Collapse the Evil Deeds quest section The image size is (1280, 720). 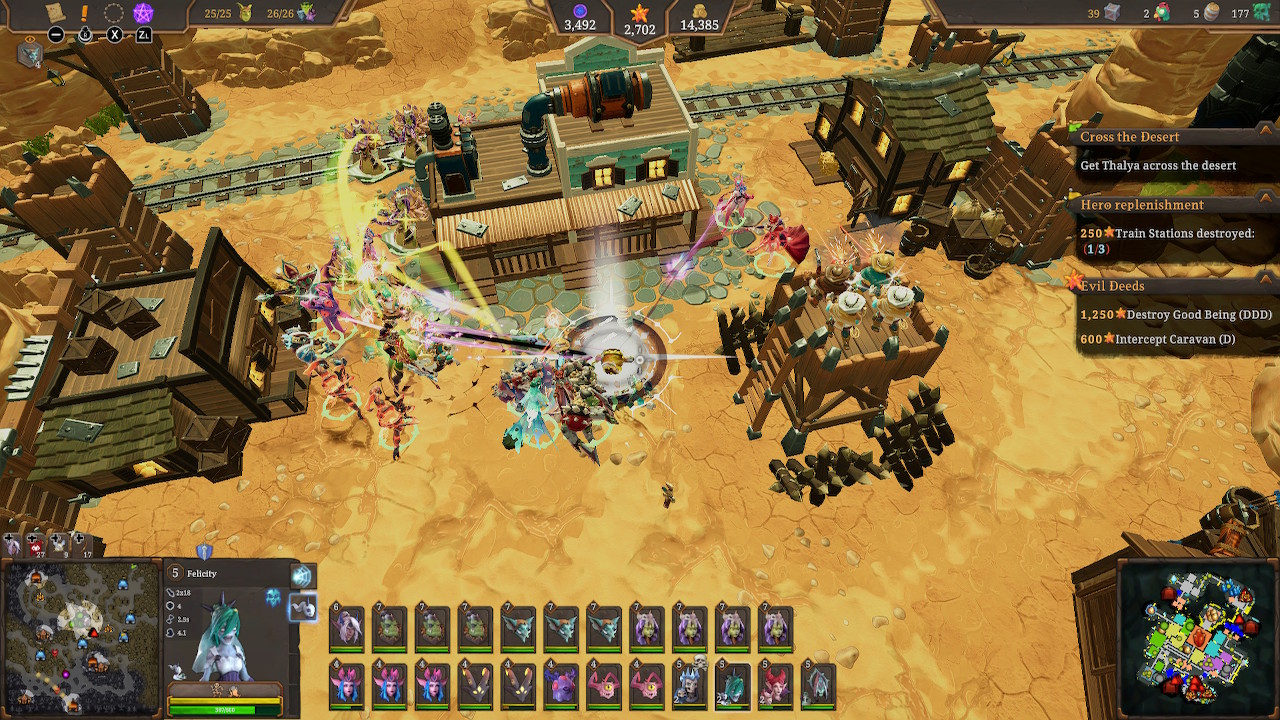tap(1114, 285)
